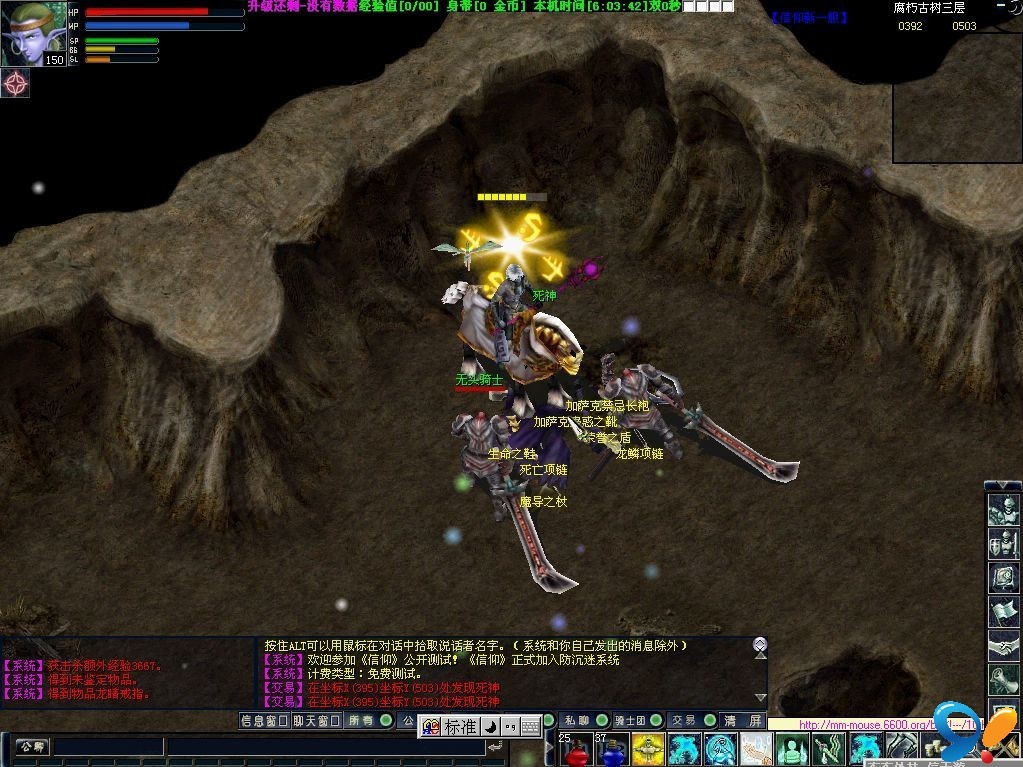Collapse the side menu with arrow tab
This screenshot has width=1023, height=767.
[x=1003, y=486]
